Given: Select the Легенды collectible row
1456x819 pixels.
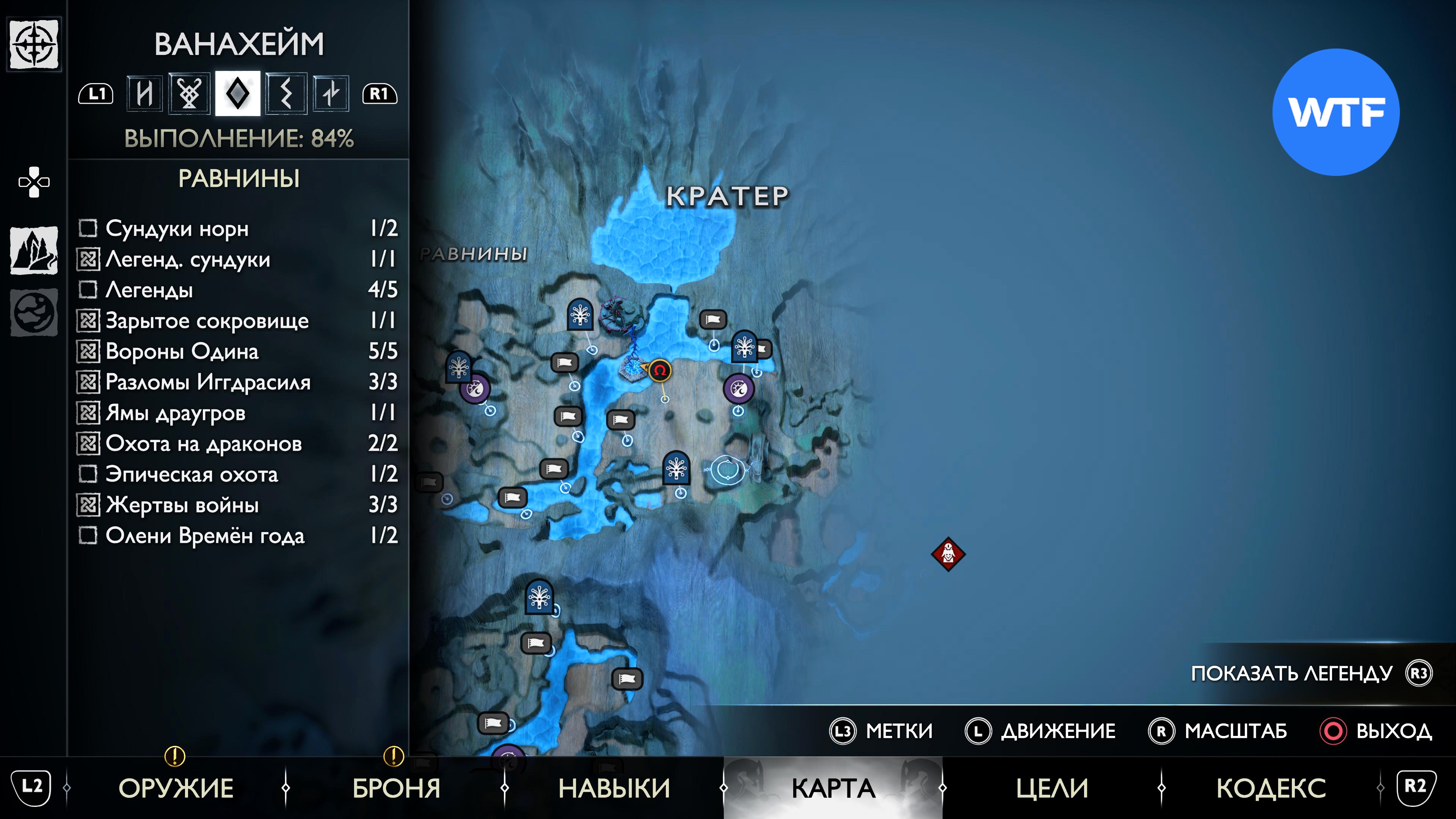Looking at the screenshot, I should 237,290.
